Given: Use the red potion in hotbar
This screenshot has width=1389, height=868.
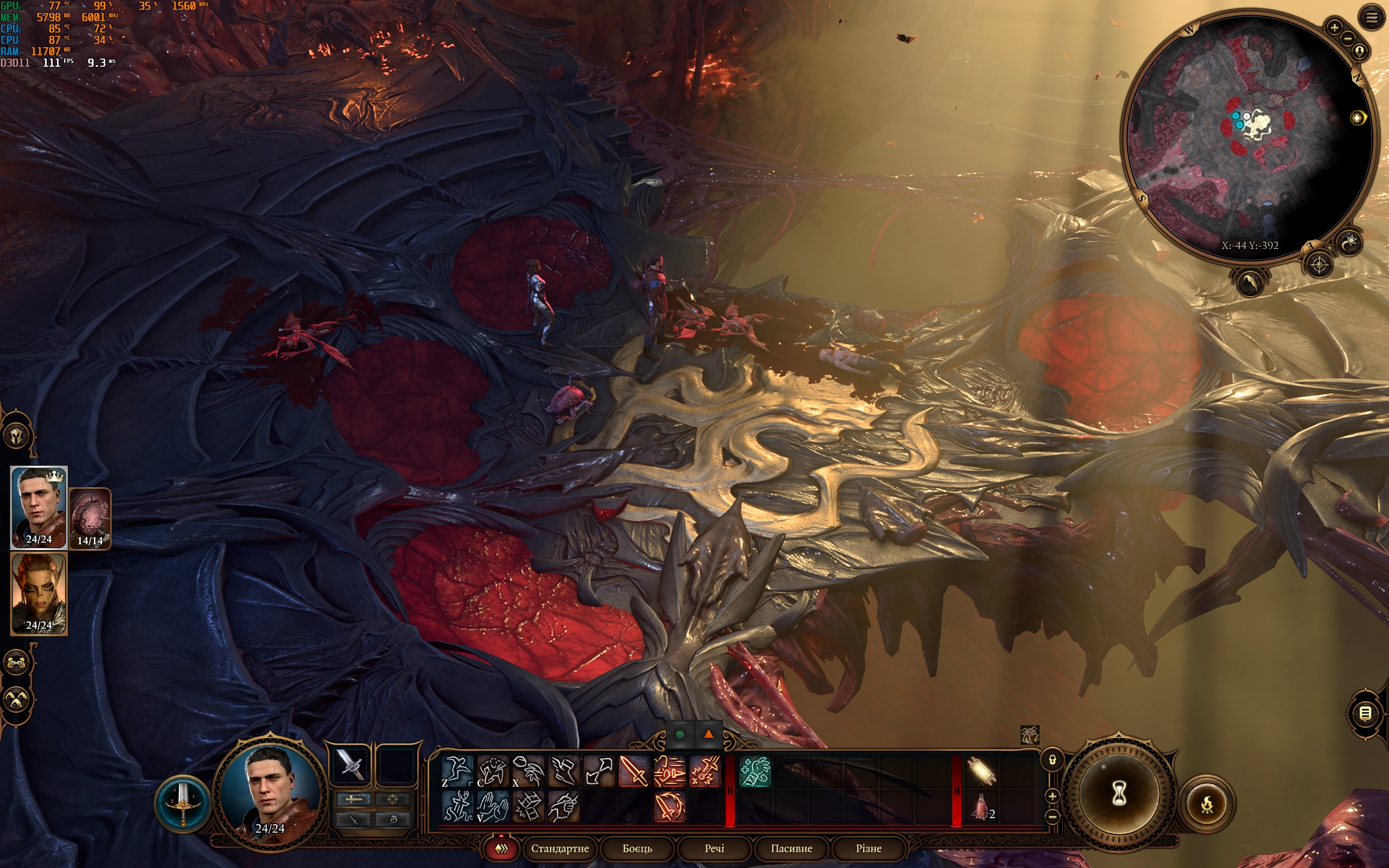Looking at the screenshot, I should pyautogui.click(x=981, y=806).
